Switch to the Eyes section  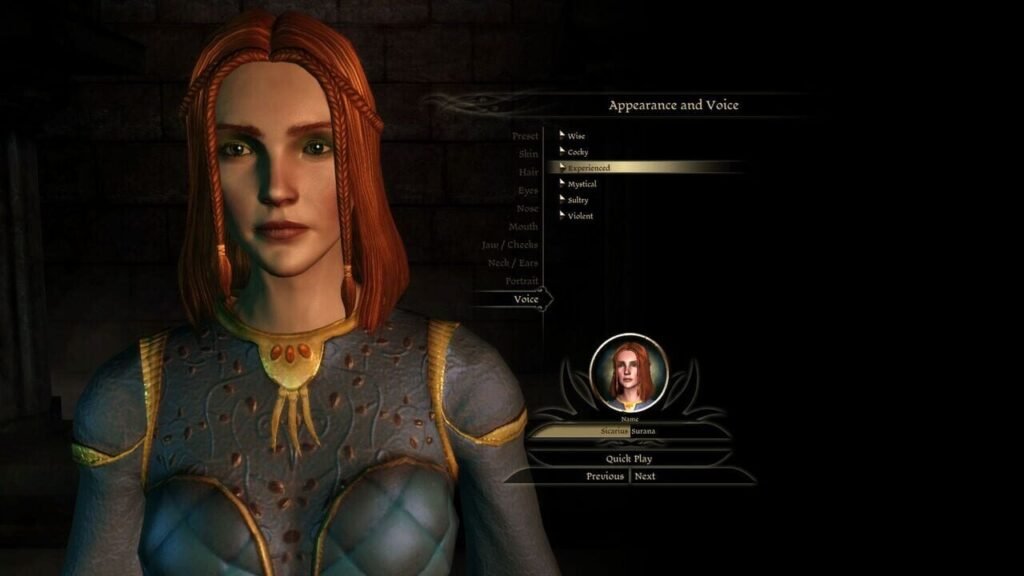coord(527,190)
